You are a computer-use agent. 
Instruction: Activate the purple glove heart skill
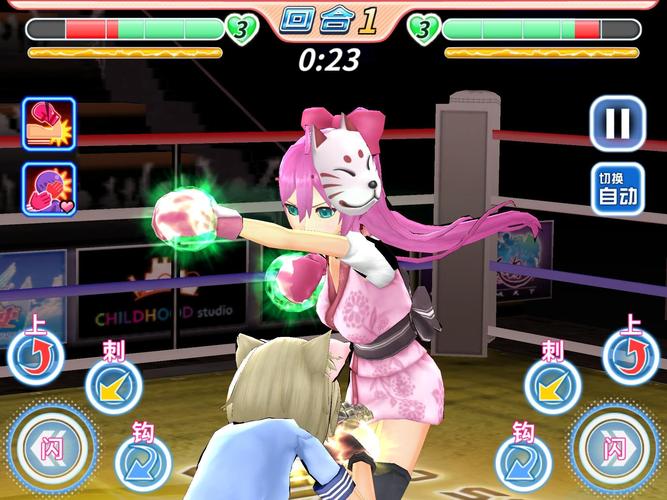point(47,189)
